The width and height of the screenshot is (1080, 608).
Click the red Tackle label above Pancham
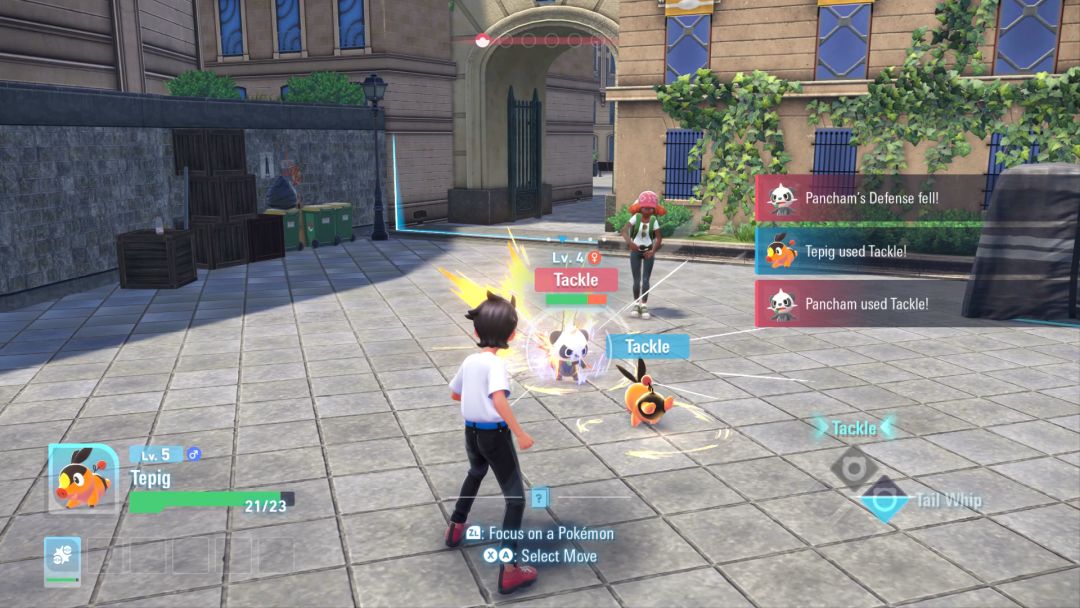pos(575,280)
